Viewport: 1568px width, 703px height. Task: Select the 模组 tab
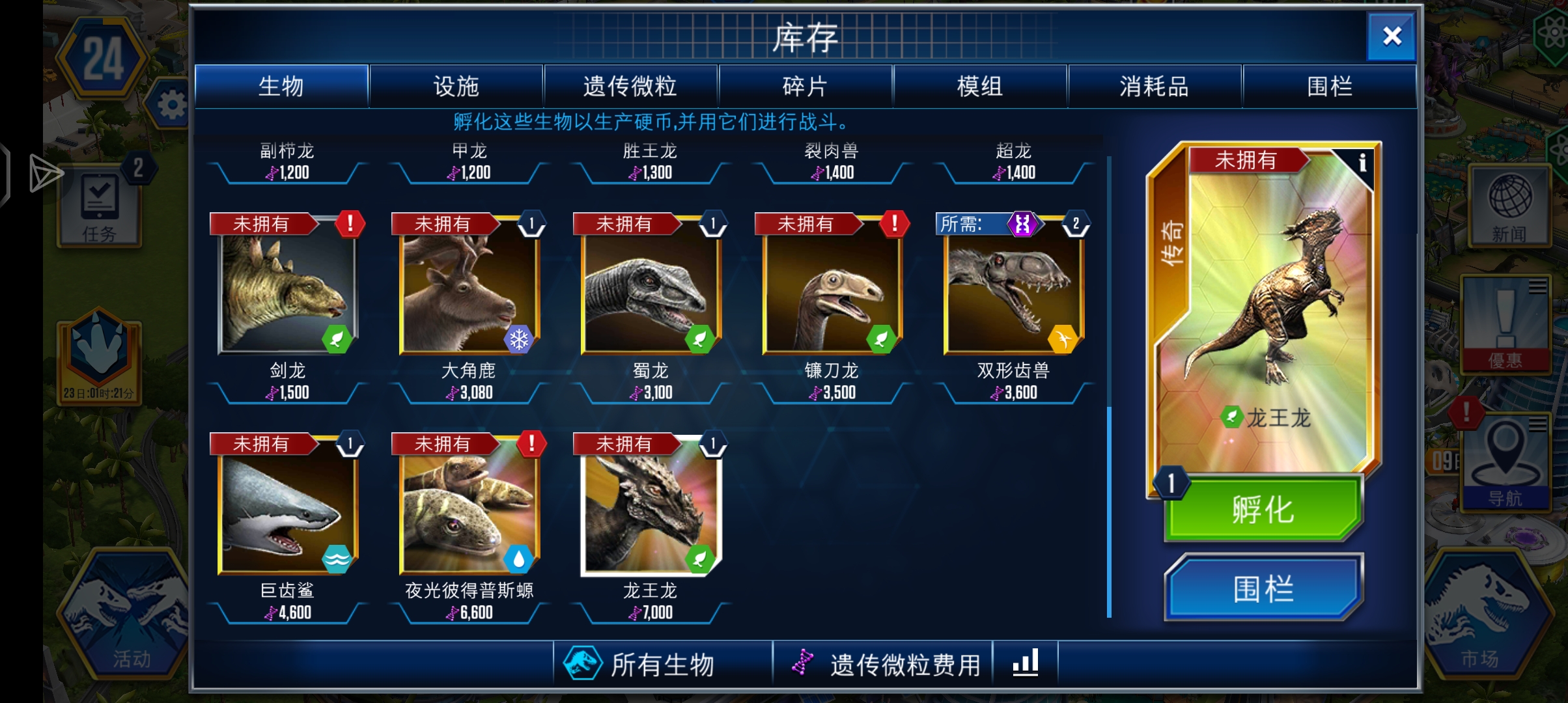[979, 85]
